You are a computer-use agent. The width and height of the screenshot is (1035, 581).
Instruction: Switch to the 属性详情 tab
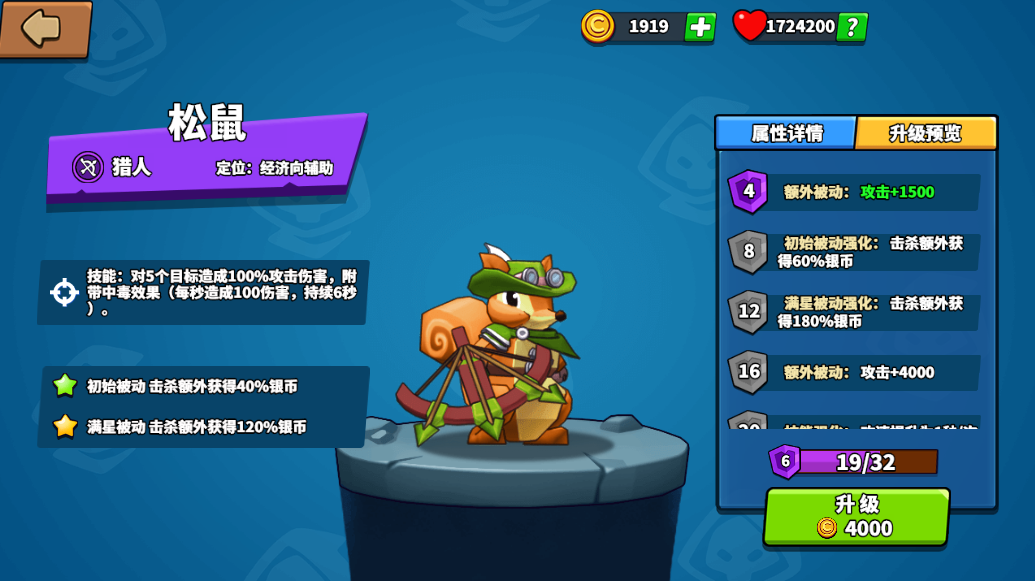pos(786,133)
